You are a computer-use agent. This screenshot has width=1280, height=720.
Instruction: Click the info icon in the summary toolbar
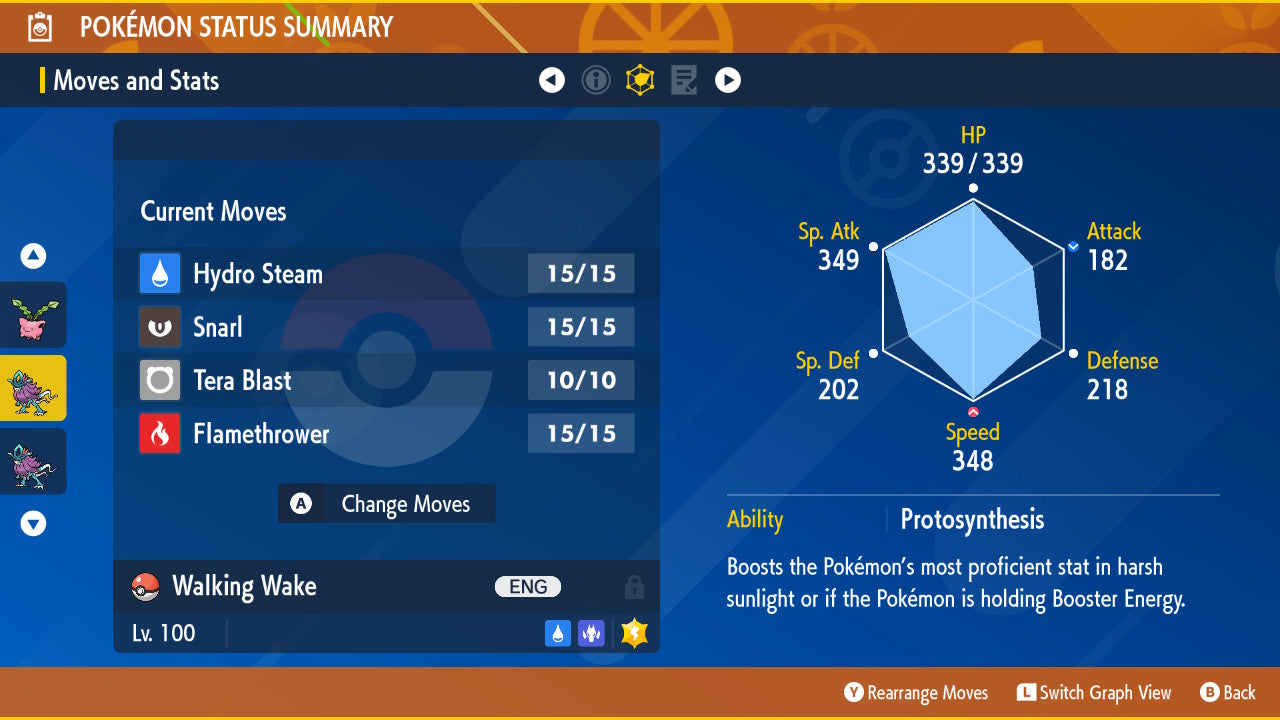tap(596, 80)
